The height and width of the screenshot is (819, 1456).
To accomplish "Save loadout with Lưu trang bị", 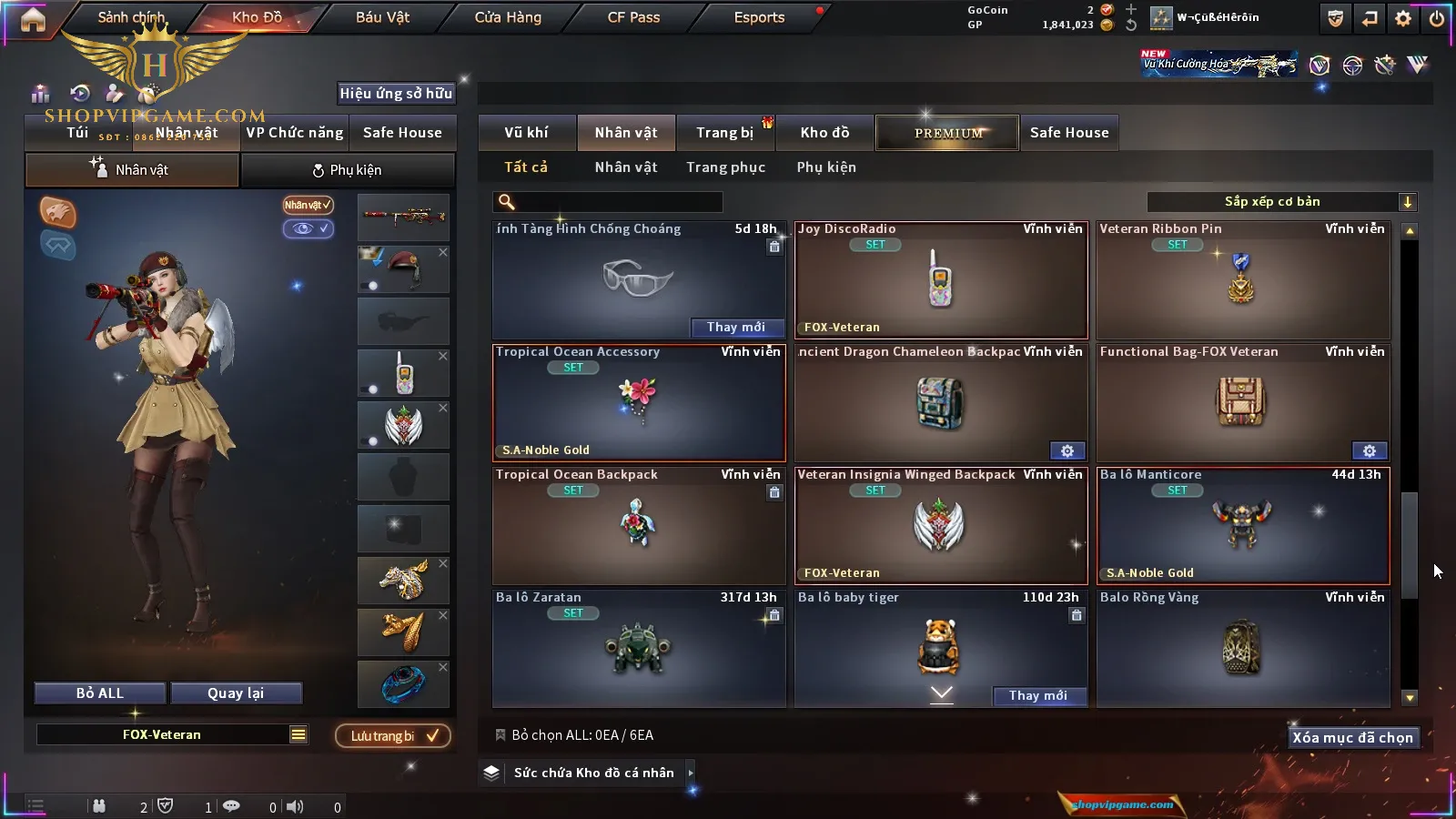I will [393, 736].
